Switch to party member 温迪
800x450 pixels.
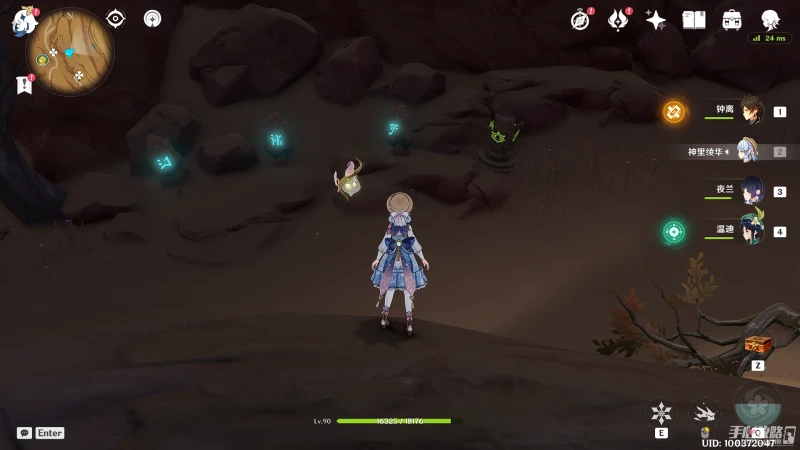750,231
